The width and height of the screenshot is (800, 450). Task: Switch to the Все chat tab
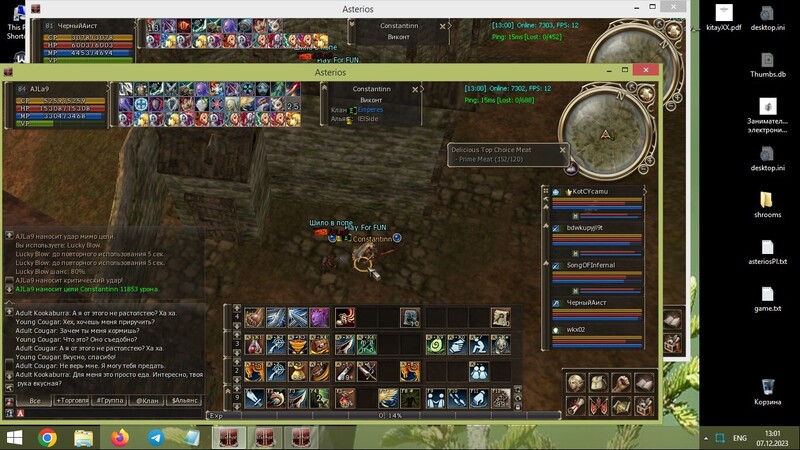(35, 400)
